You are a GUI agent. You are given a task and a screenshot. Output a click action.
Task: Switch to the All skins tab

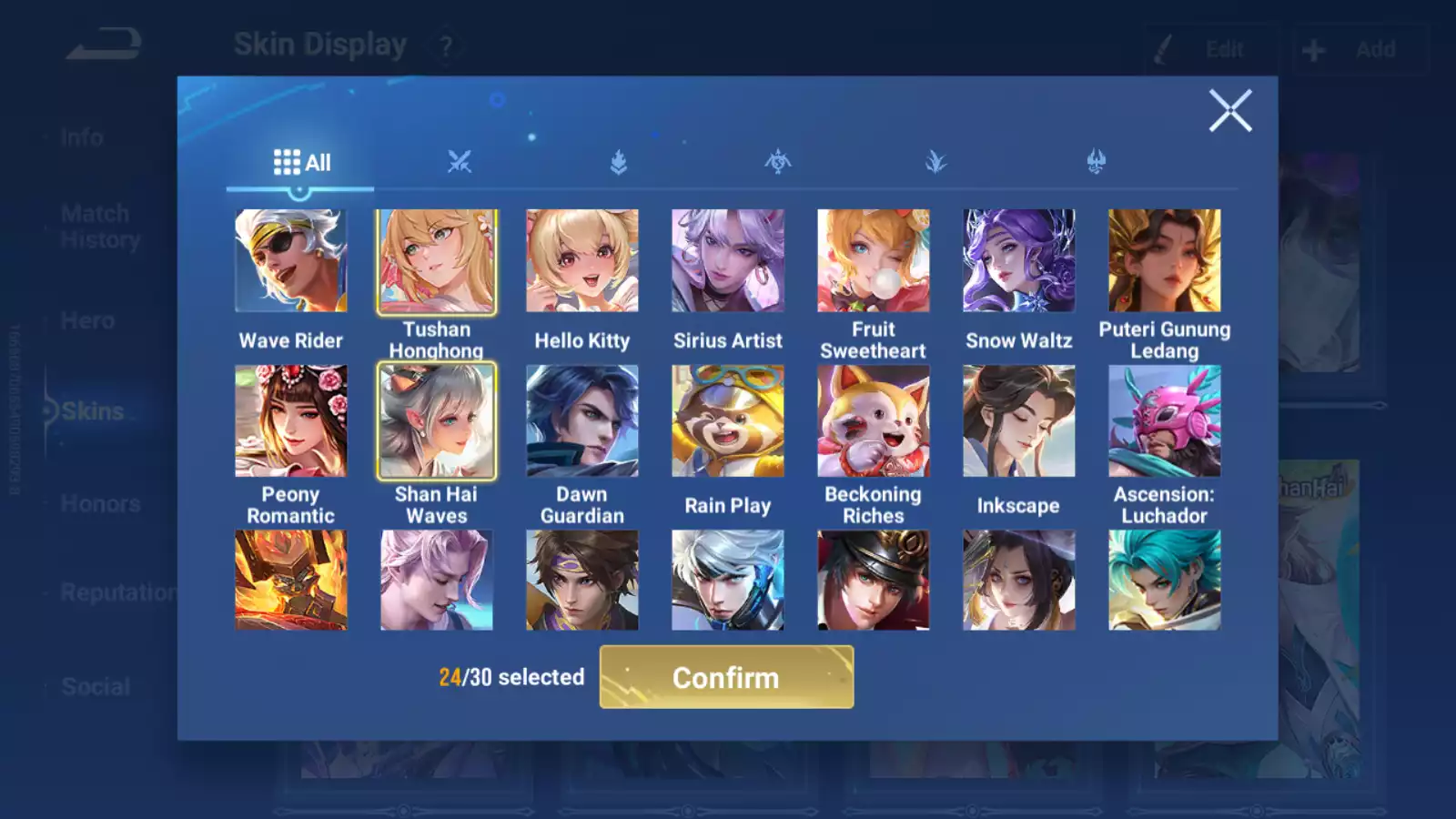click(x=301, y=163)
